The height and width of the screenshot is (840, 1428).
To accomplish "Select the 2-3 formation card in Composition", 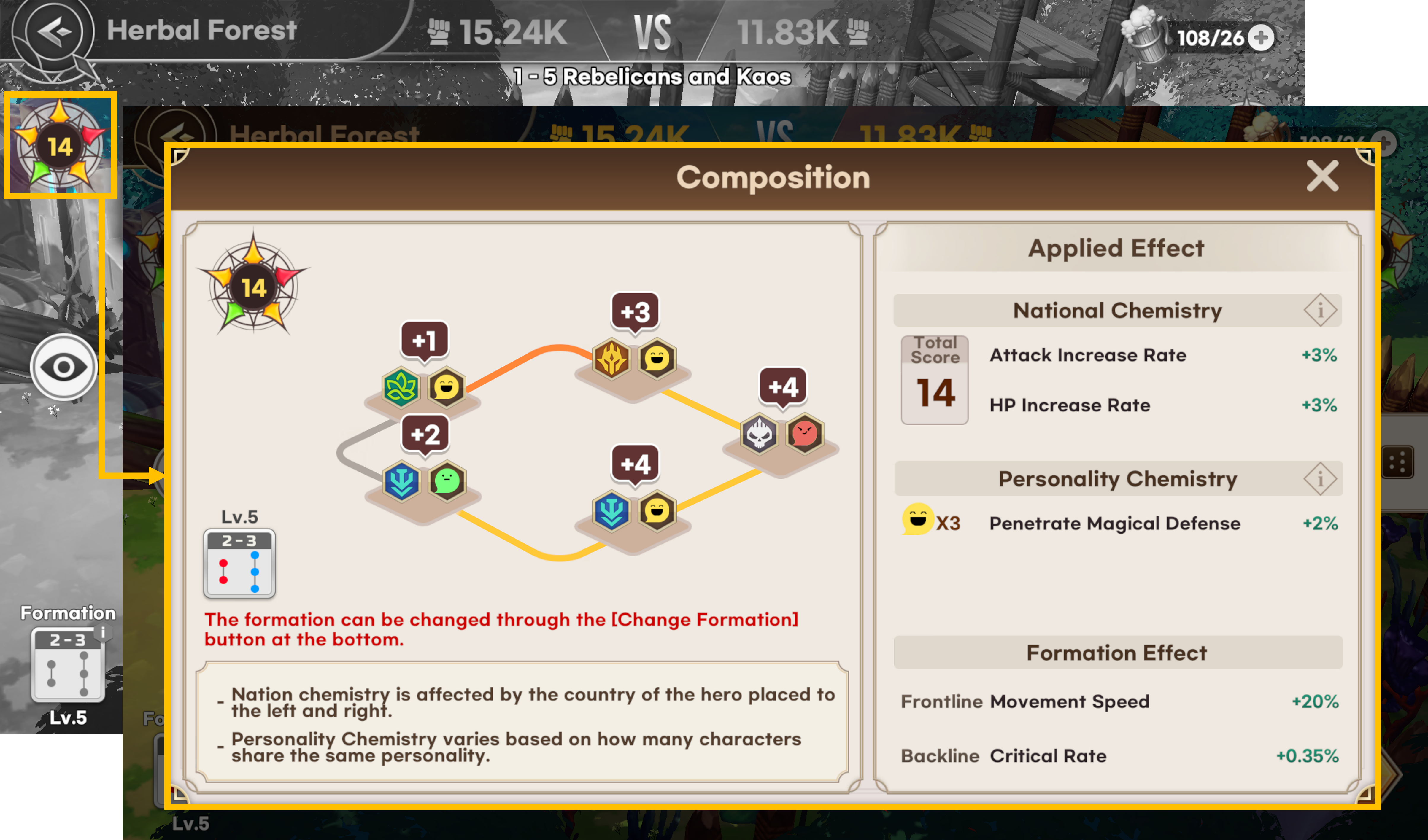I will 239,564.
